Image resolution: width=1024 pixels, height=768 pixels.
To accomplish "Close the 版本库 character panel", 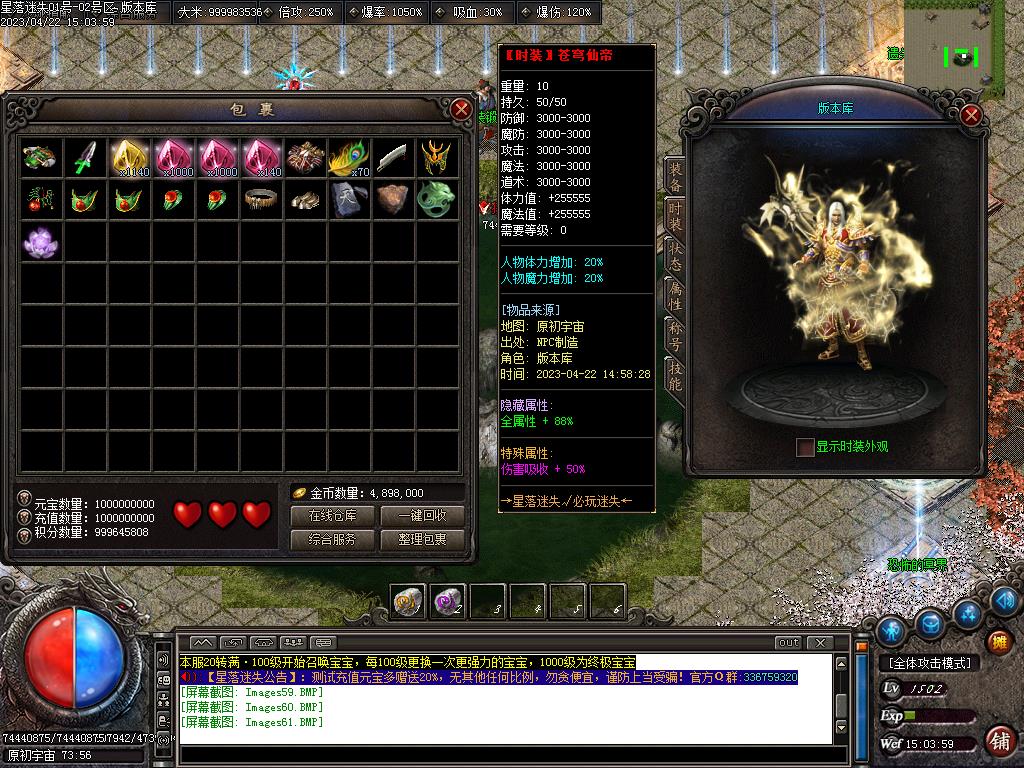I will (x=970, y=115).
